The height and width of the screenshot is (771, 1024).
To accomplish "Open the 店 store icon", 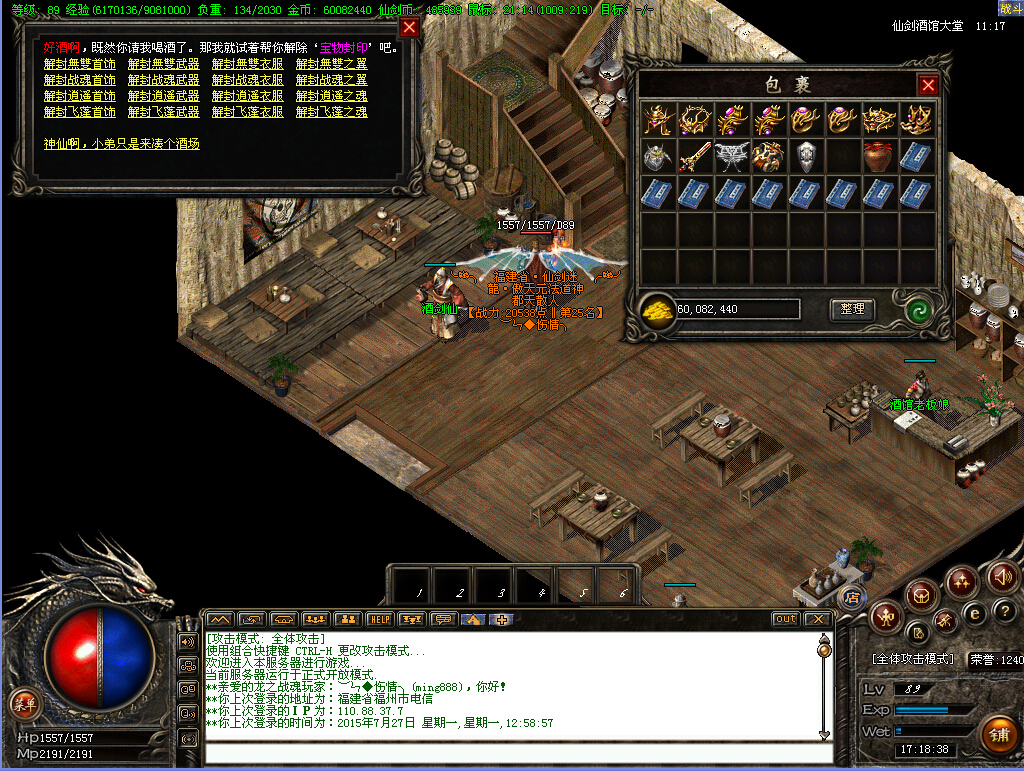I will [852, 598].
